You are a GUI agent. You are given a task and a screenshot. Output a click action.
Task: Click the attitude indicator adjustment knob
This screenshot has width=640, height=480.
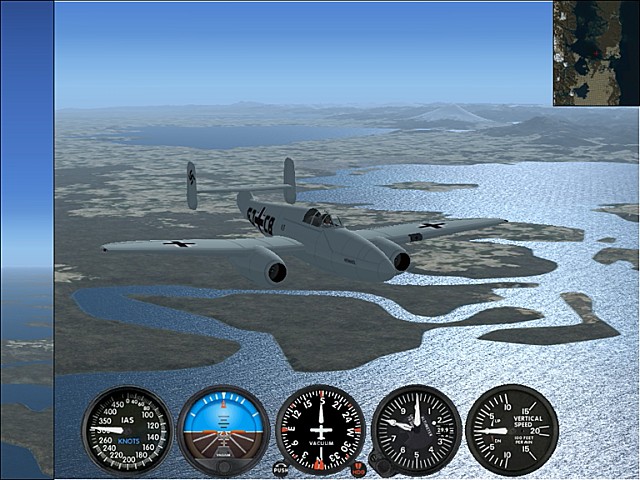(x=223, y=466)
